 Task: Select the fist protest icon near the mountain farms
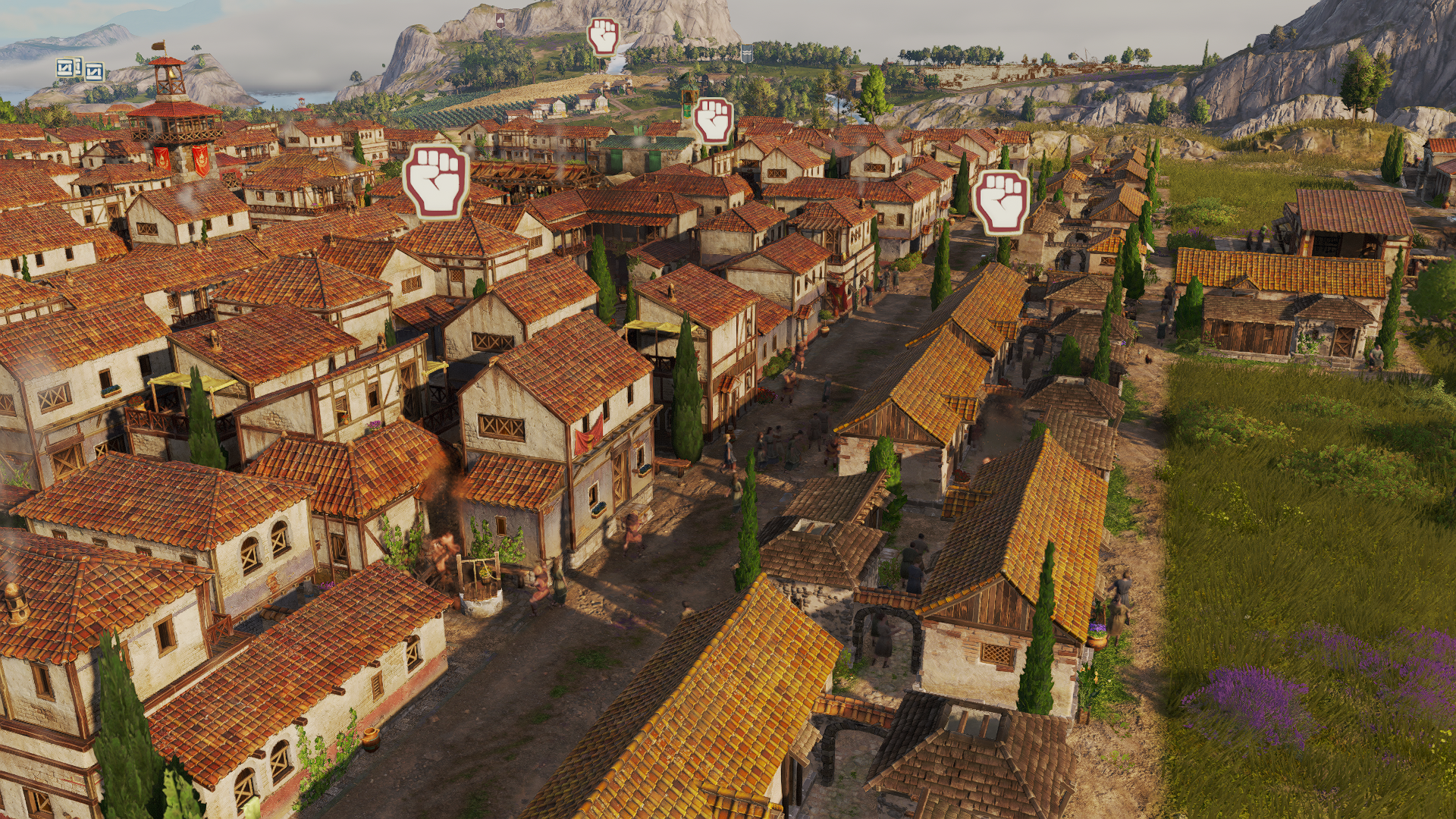pos(604,38)
